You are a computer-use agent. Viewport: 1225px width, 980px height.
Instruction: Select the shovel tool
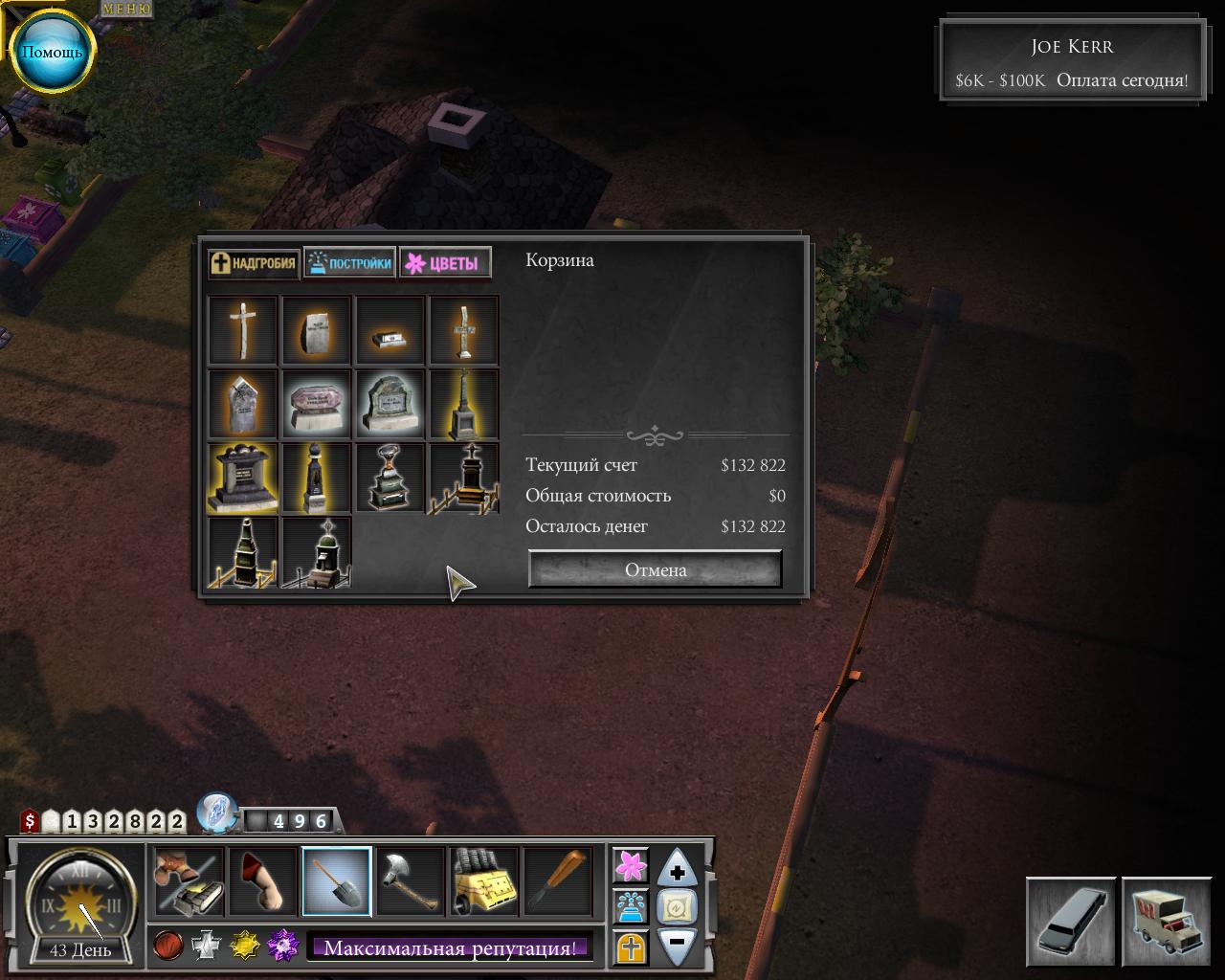tap(337, 881)
